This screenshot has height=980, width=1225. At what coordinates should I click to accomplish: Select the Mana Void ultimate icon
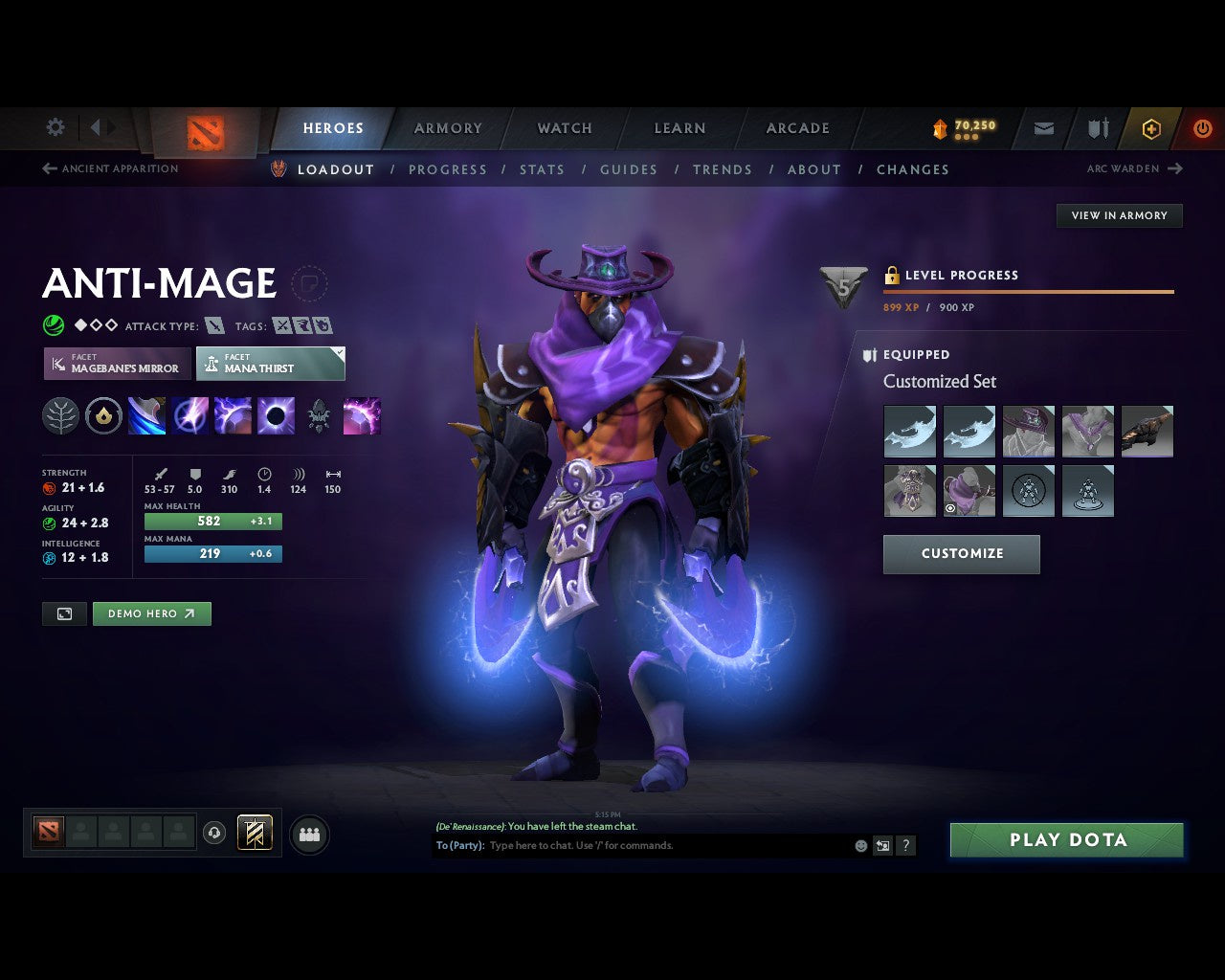coord(278,414)
